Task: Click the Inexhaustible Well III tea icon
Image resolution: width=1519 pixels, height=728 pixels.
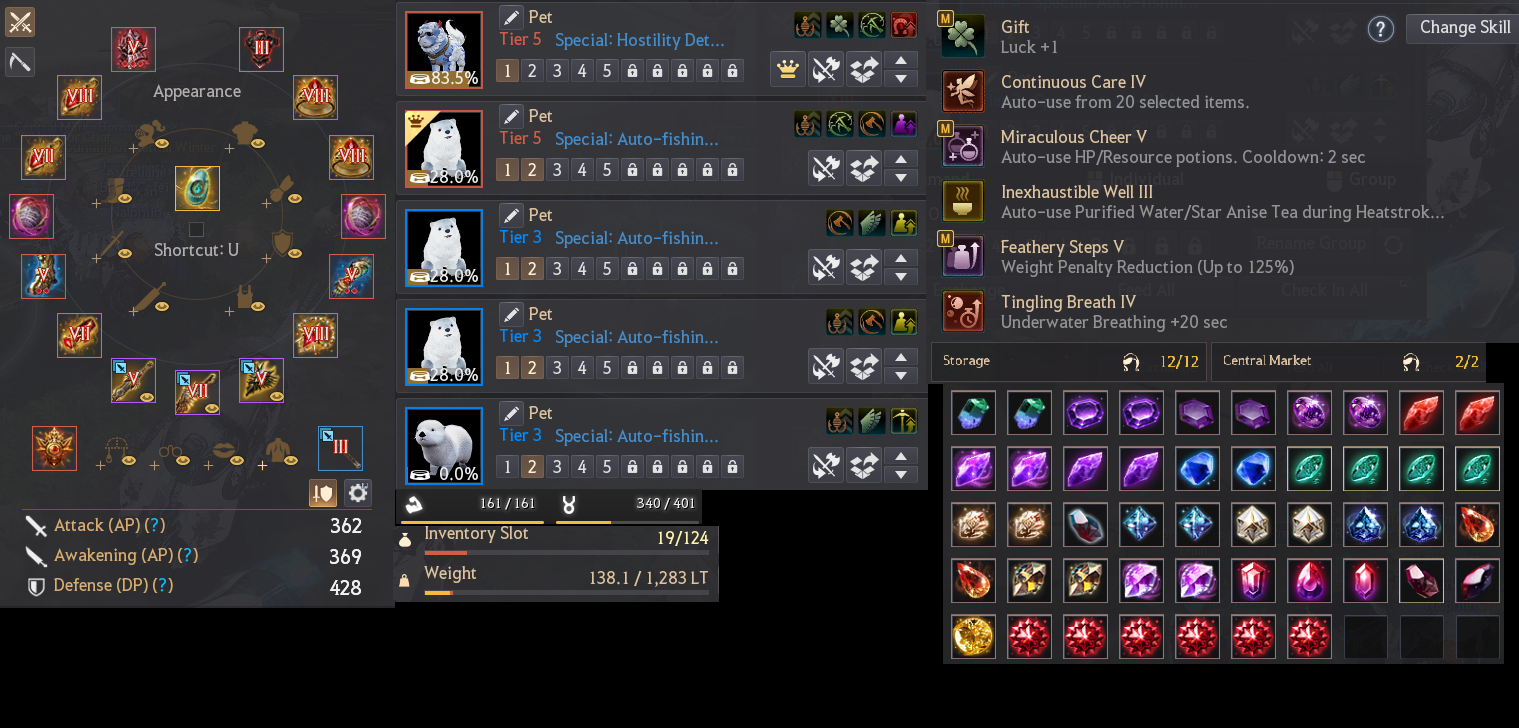Action: (962, 200)
